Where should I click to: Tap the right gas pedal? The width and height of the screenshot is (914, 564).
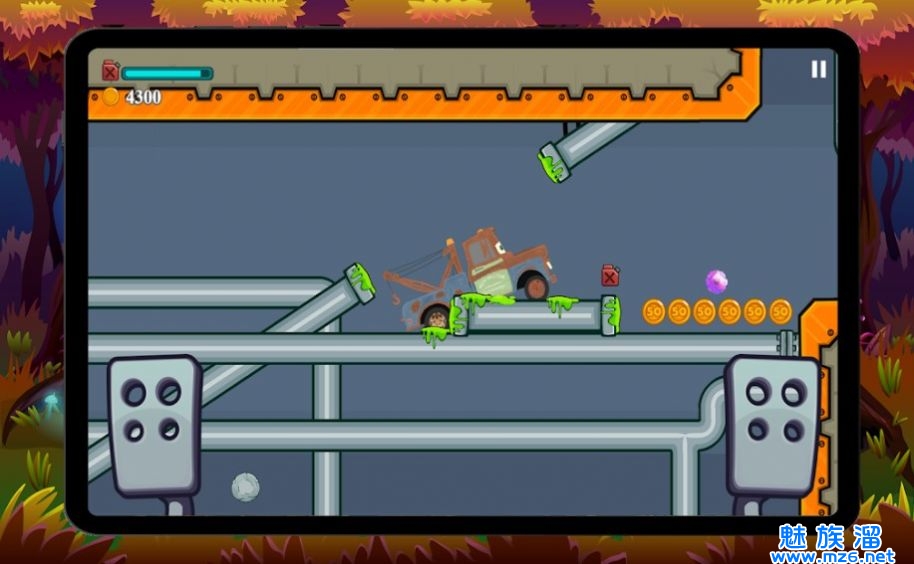click(x=772, y=422)
